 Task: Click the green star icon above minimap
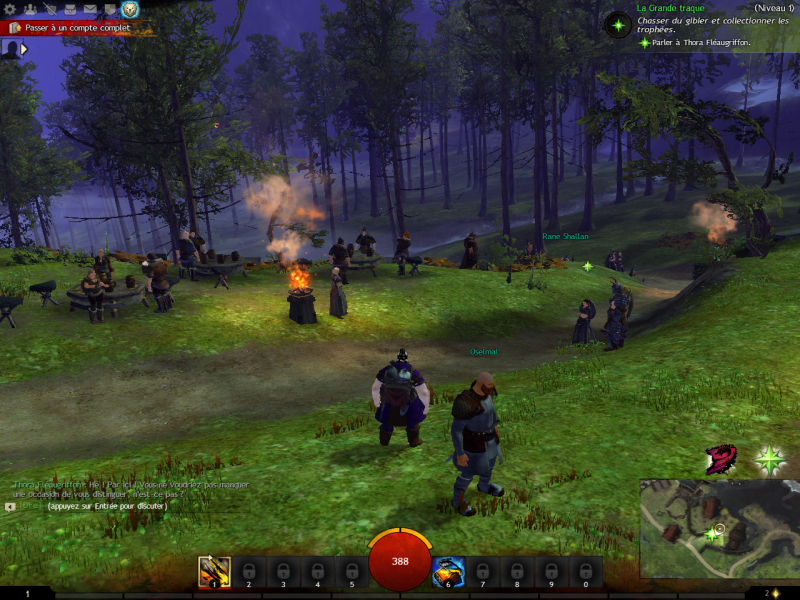tap(769, 460)
